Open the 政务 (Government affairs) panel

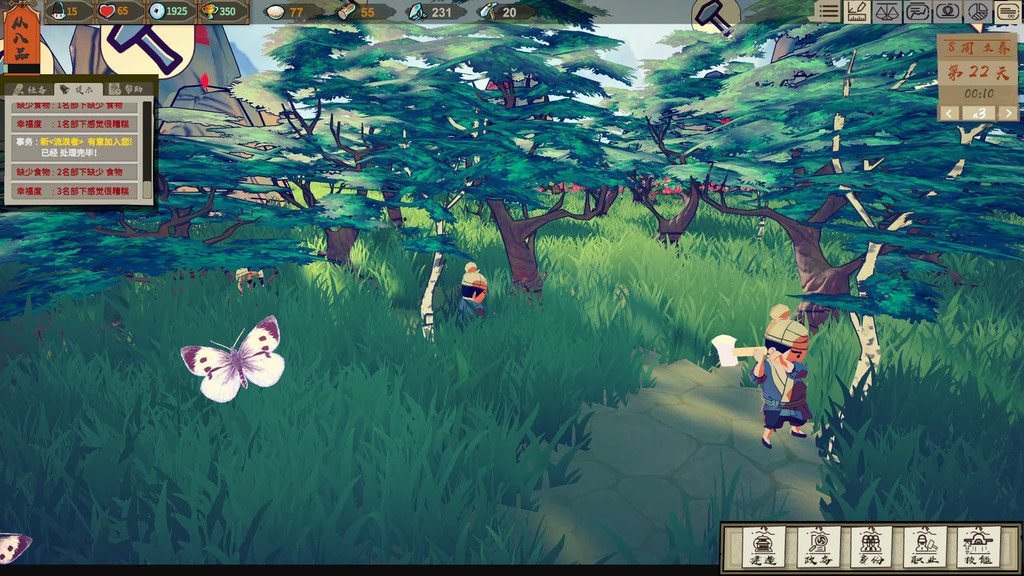coord(818,546)
